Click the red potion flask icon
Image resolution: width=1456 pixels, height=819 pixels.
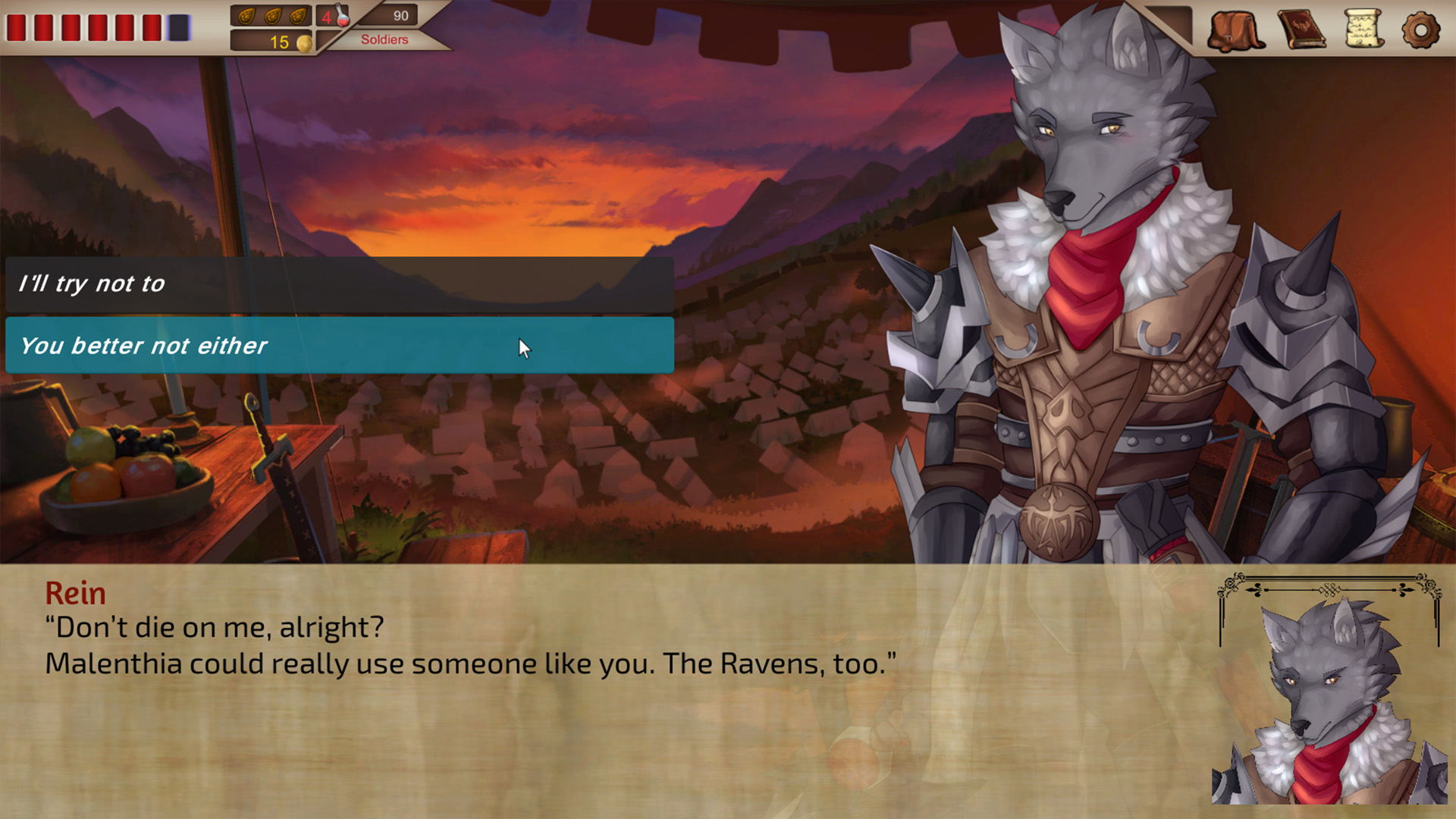click(342, 17)
